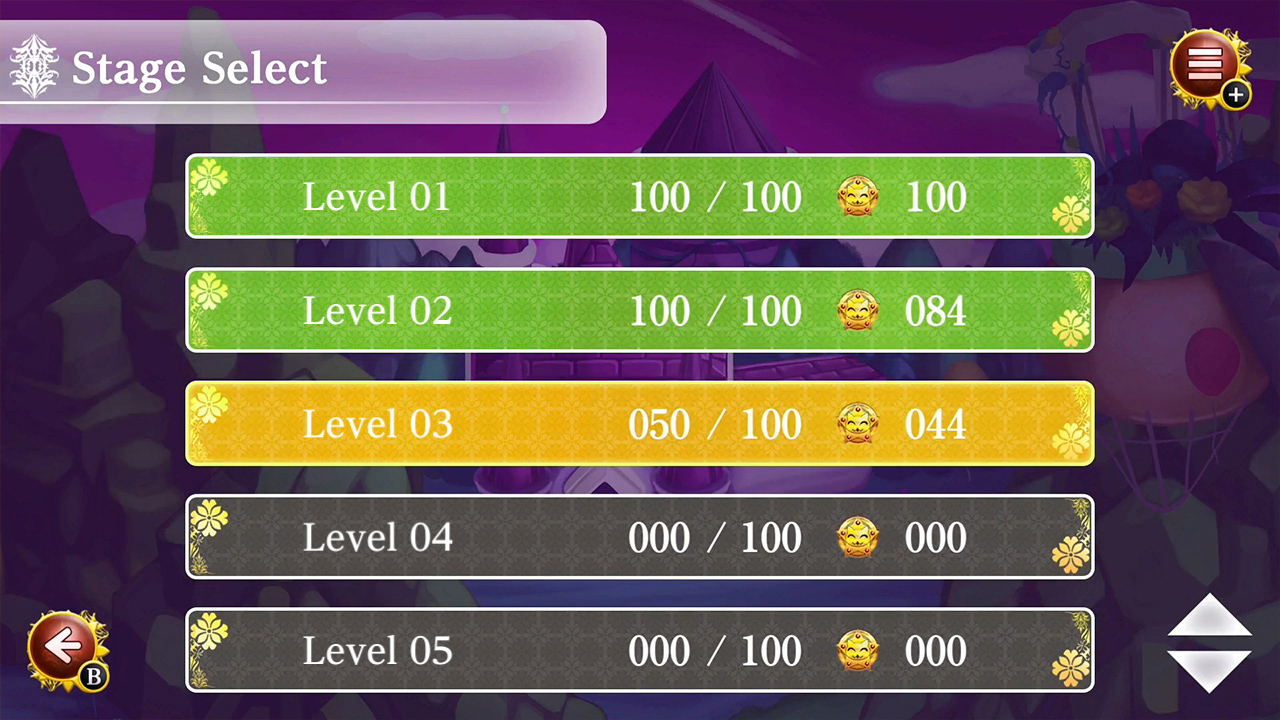Select the locked Level 04 stage
Image resolution: width=1280 pixels, height=720 pixels.
click(x=640, y=537)
